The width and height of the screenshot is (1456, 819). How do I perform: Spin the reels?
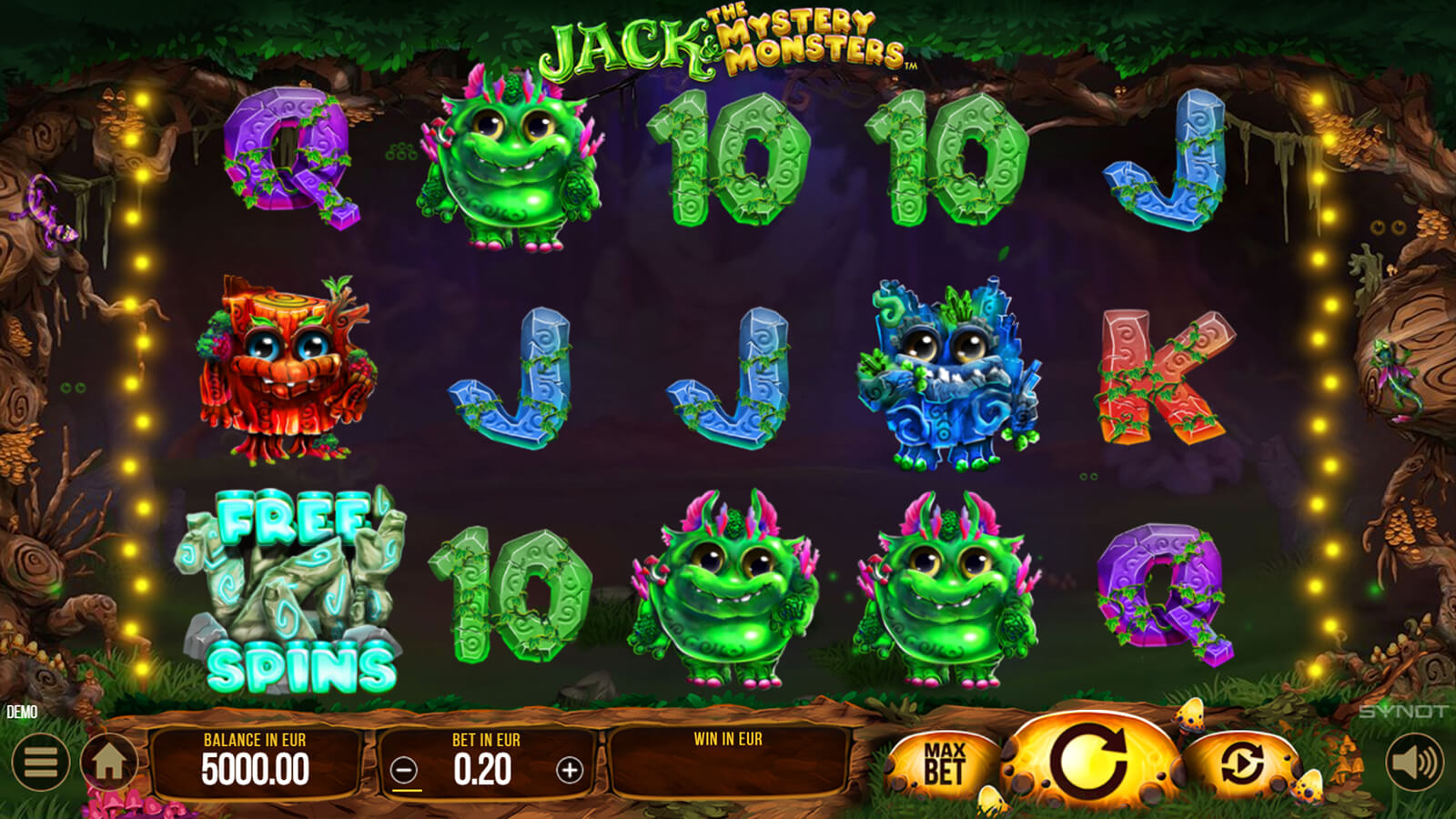click(1090, 761)
